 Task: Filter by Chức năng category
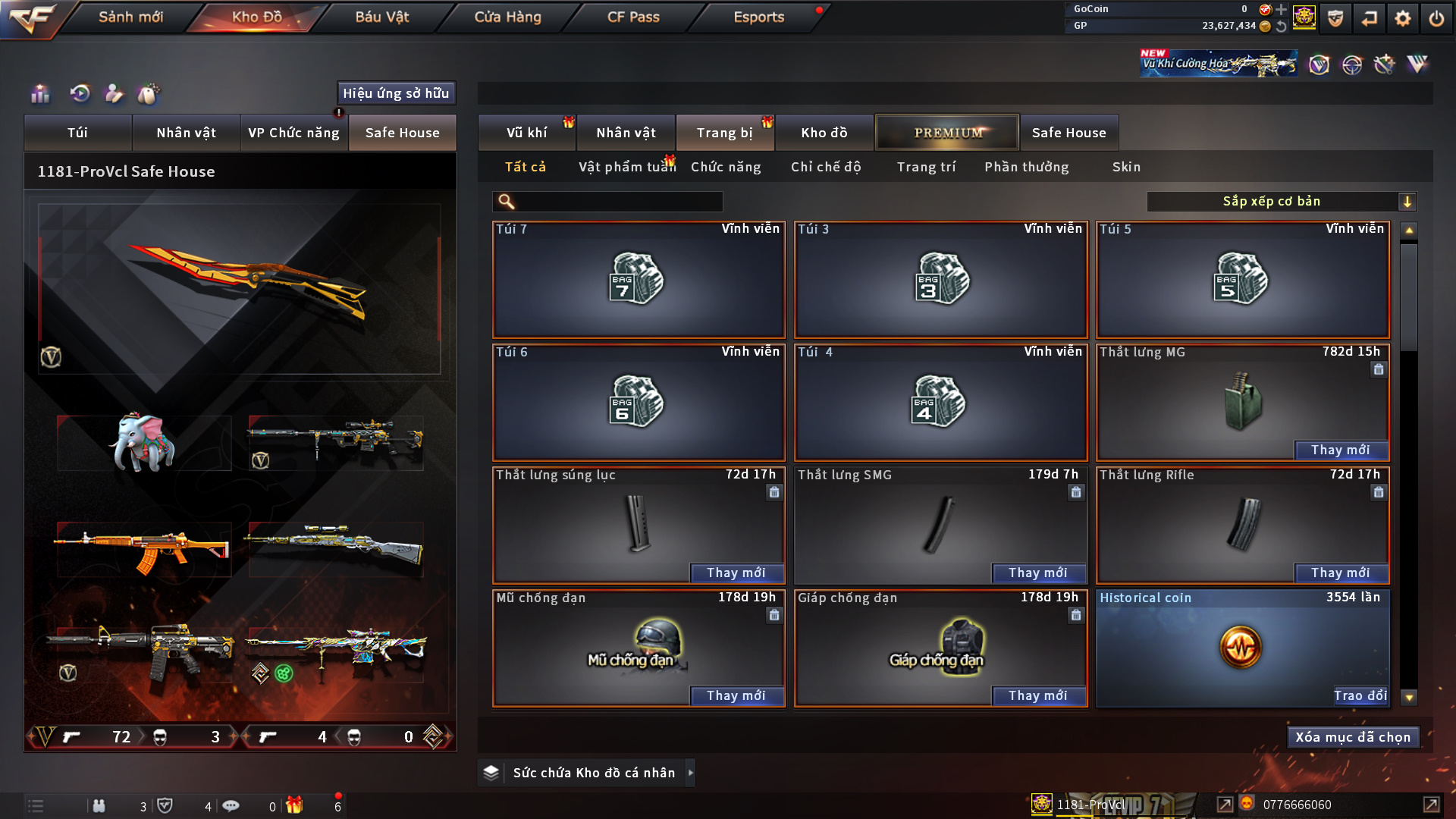[726, 167]
